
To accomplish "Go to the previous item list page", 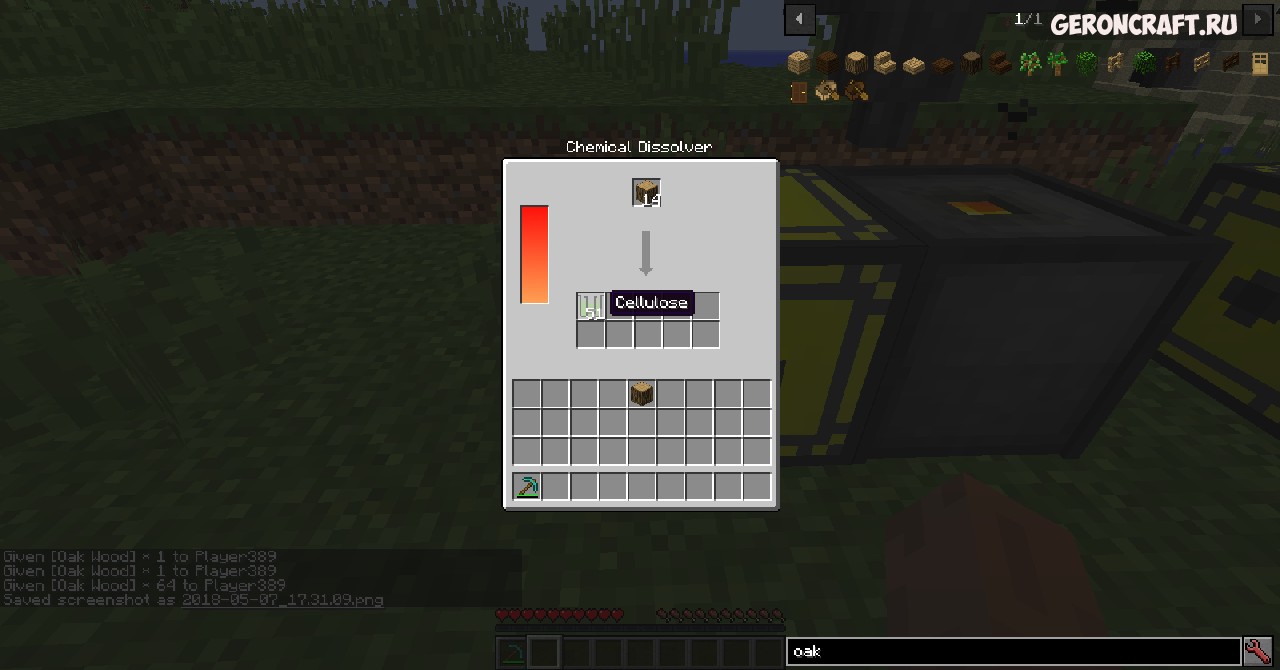I will [x=799, y=18].
